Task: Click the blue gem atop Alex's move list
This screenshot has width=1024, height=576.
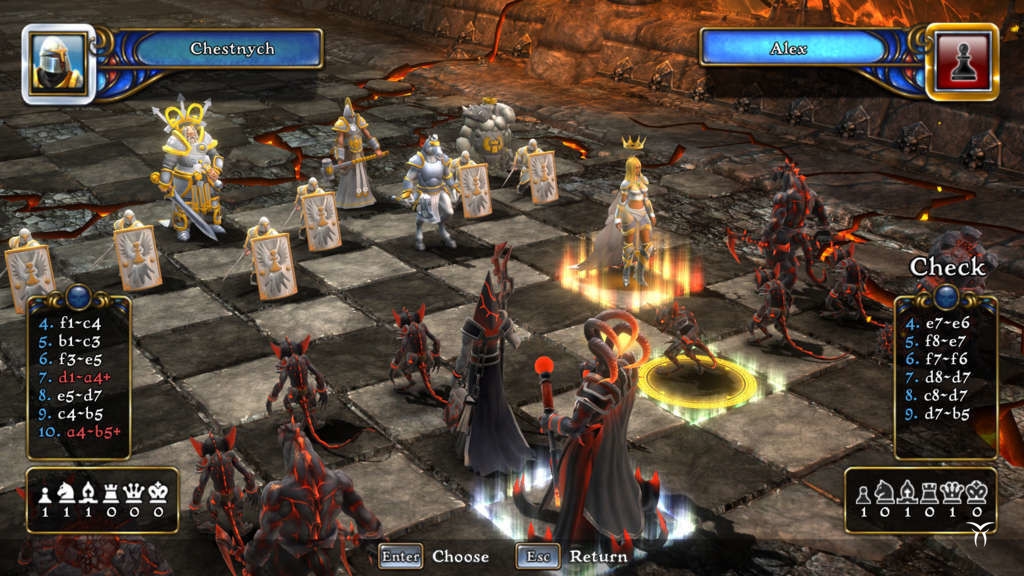Action: coord(945,296)
